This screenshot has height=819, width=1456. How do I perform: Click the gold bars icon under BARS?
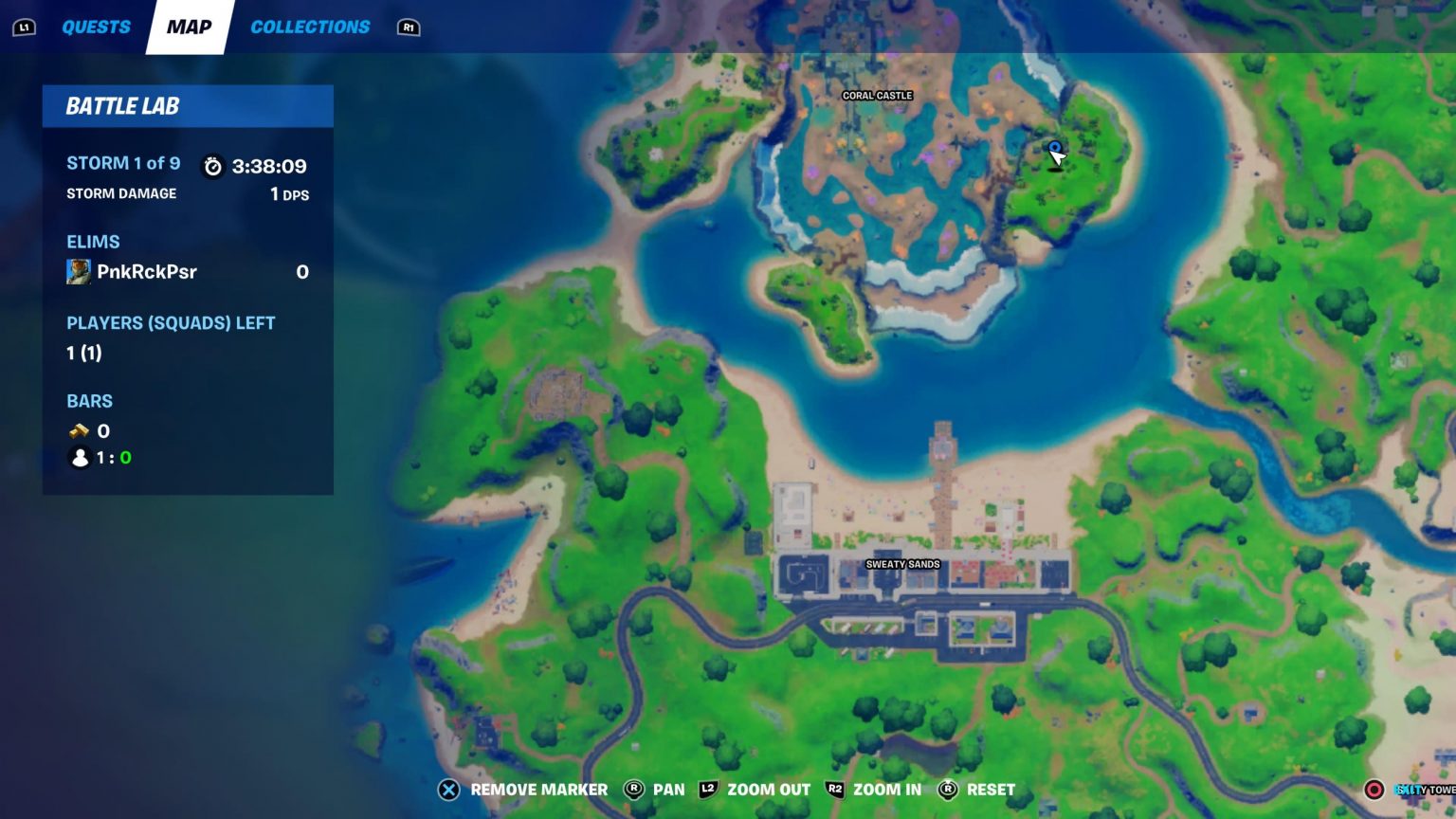coord(79,430)
